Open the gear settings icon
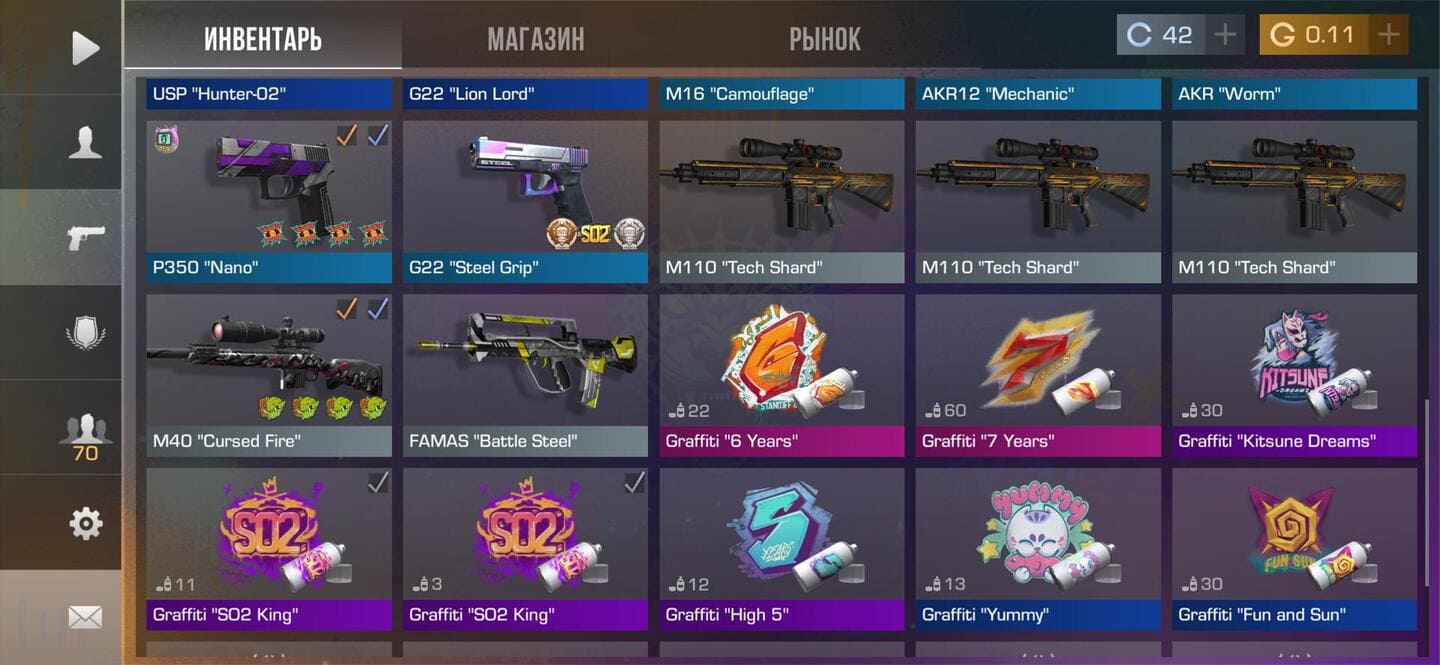Screen dimensions: 1440x665 [85, 522]
